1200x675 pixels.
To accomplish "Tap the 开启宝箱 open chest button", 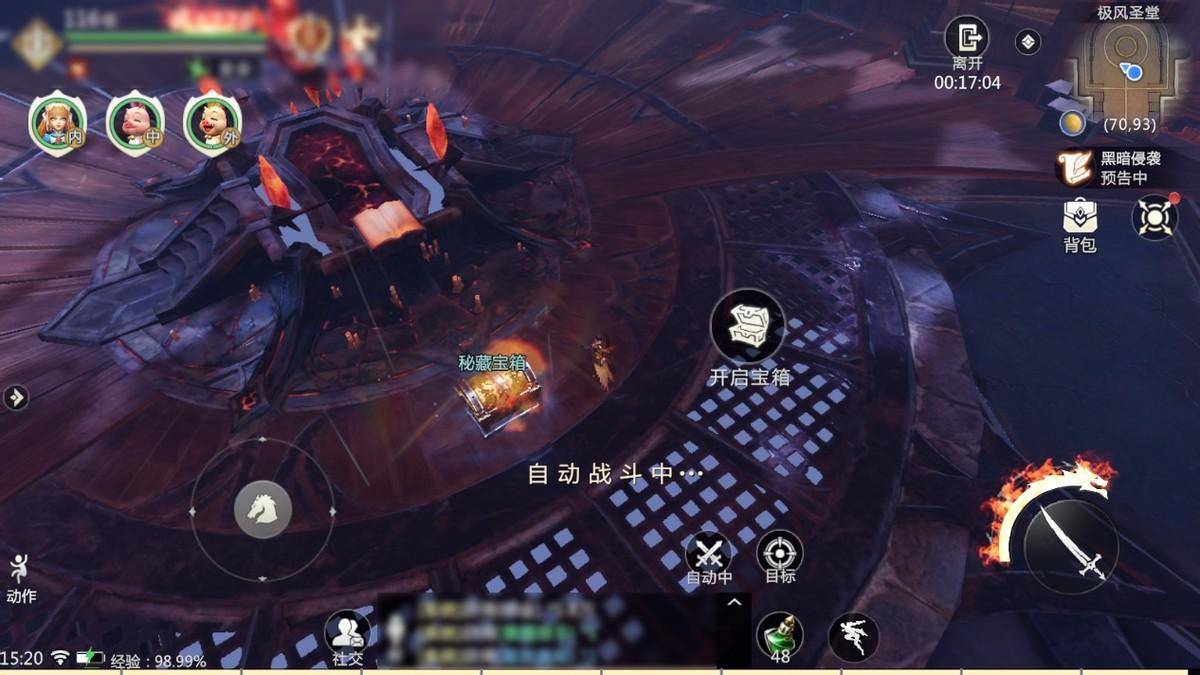I will coord(747,327).
